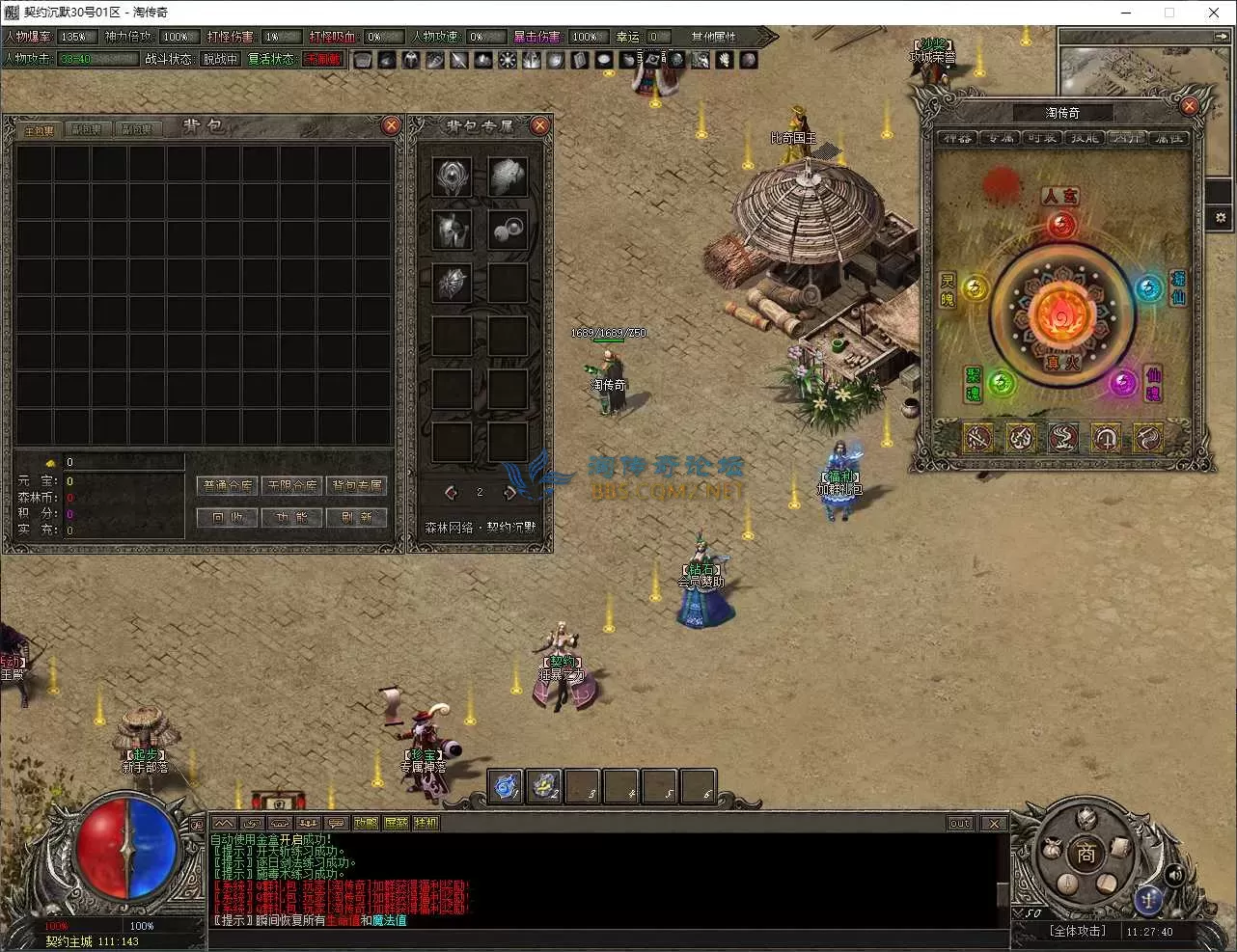
Task: Switch to the 主包裹 tab
Action: tap(40, 129)
